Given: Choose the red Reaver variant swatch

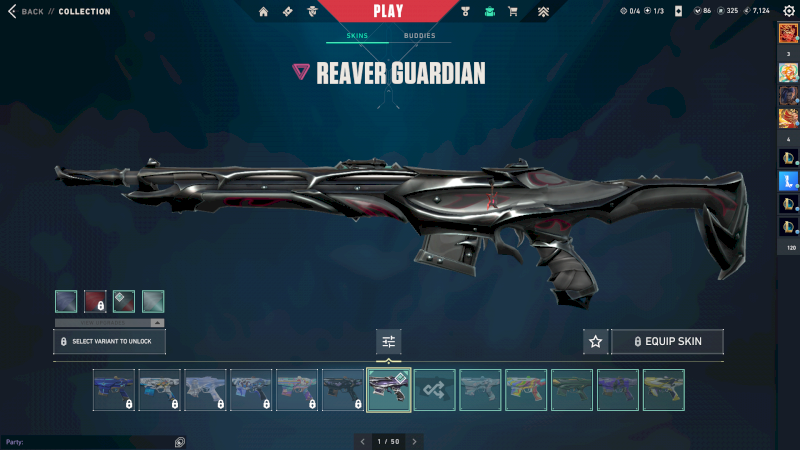Looking at the screenshot, I should click(95, 301).
